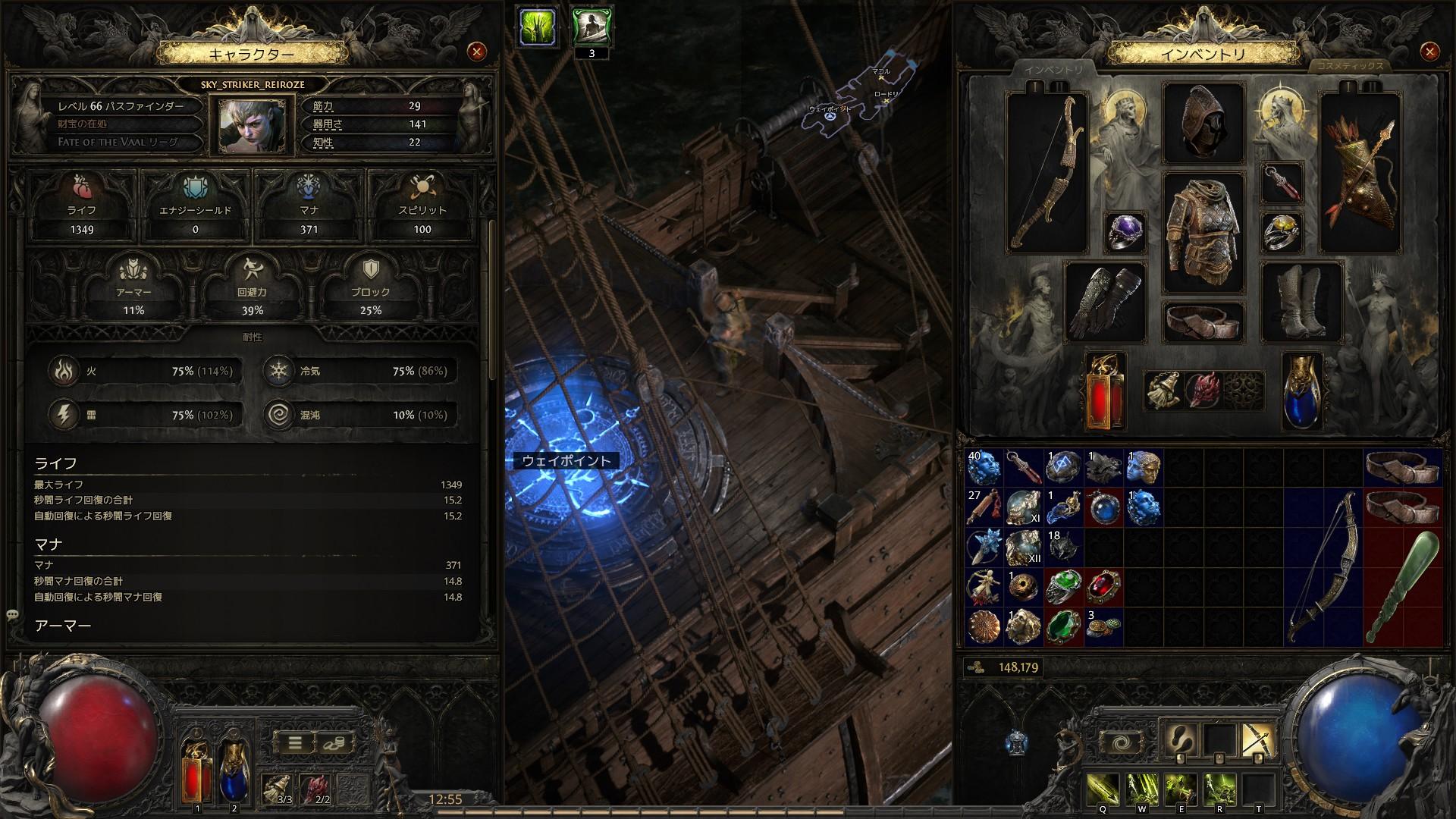The width and height of the screenshot is (1456, 819).
Task: Select the equipped amulet slot
Action: 1282,183
